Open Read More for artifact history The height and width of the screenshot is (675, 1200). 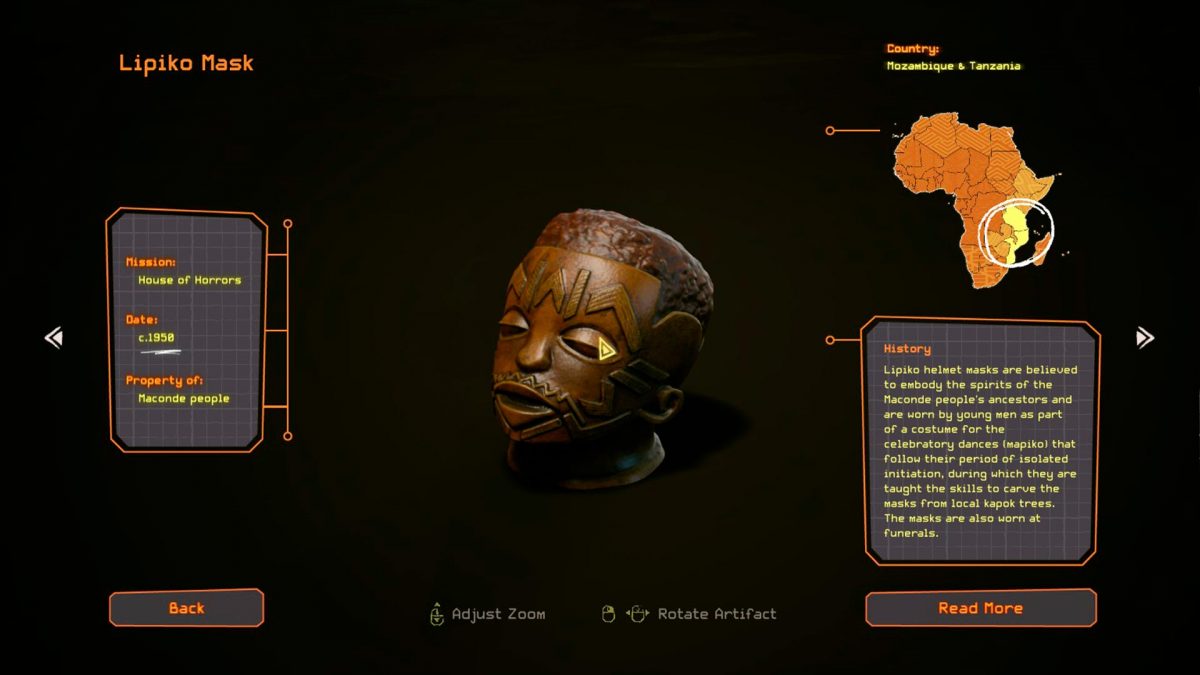(x=980, y=608)
